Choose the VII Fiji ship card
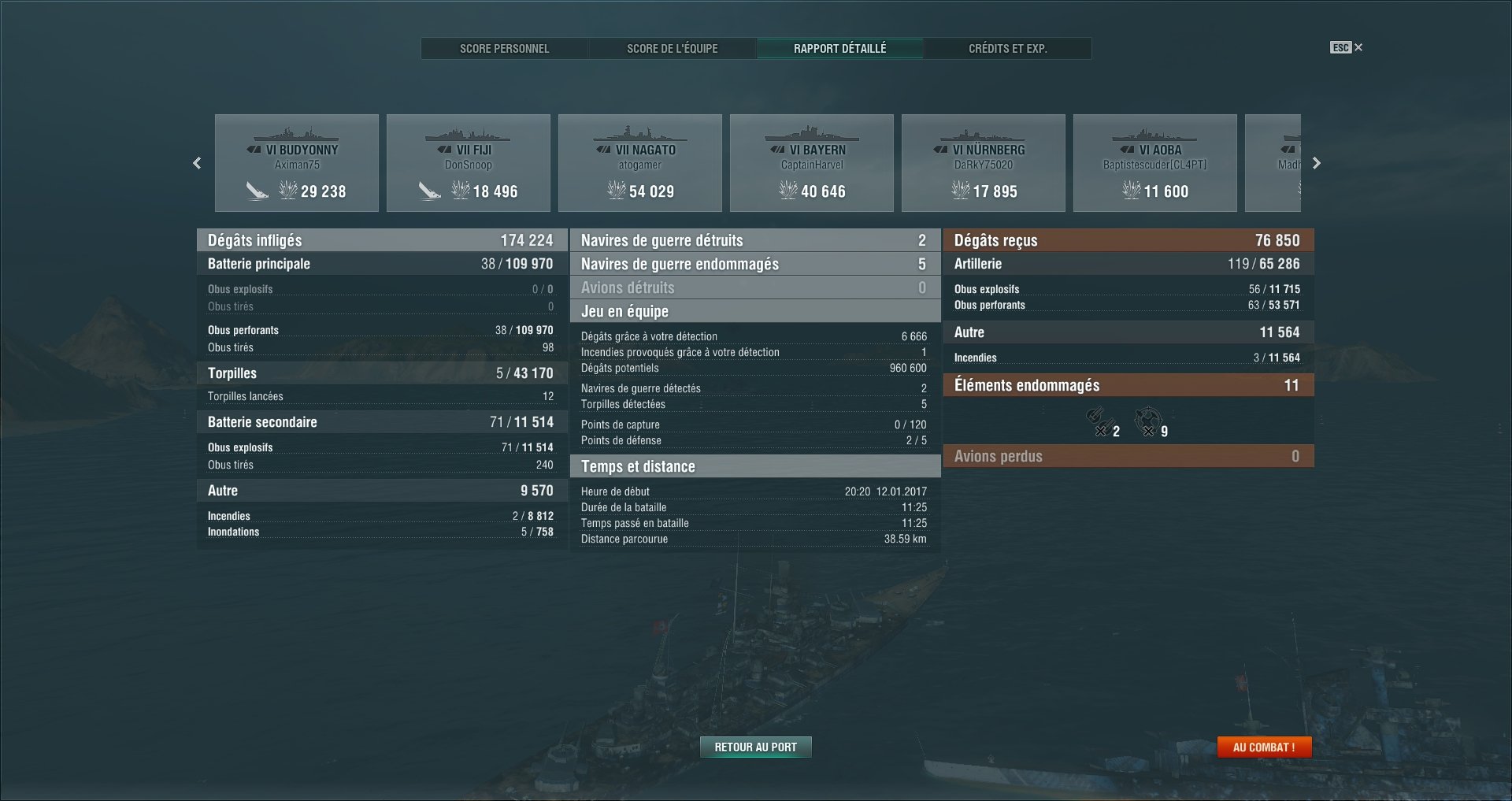 [469, 163]
